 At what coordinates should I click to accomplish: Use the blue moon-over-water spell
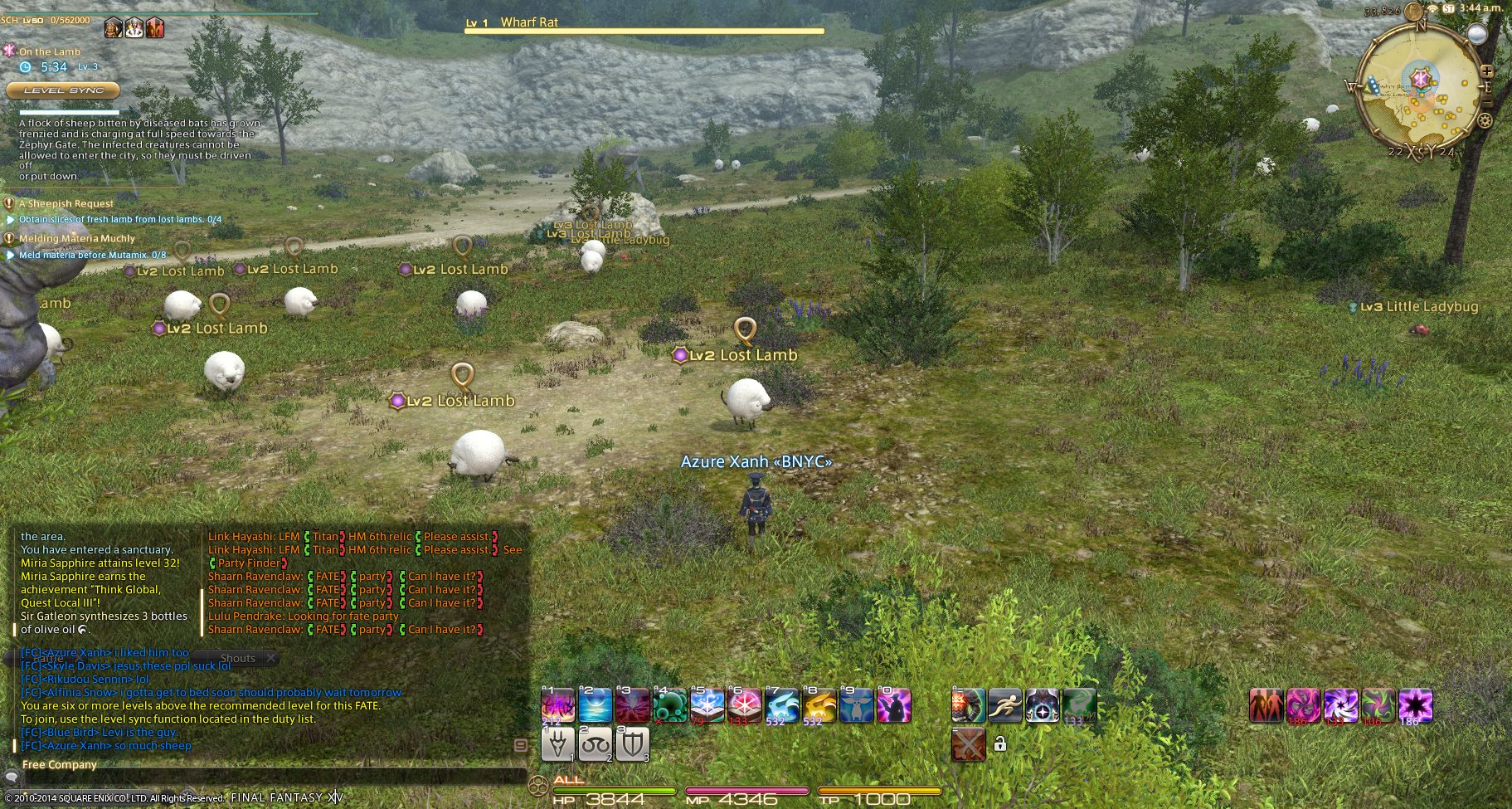595,706
